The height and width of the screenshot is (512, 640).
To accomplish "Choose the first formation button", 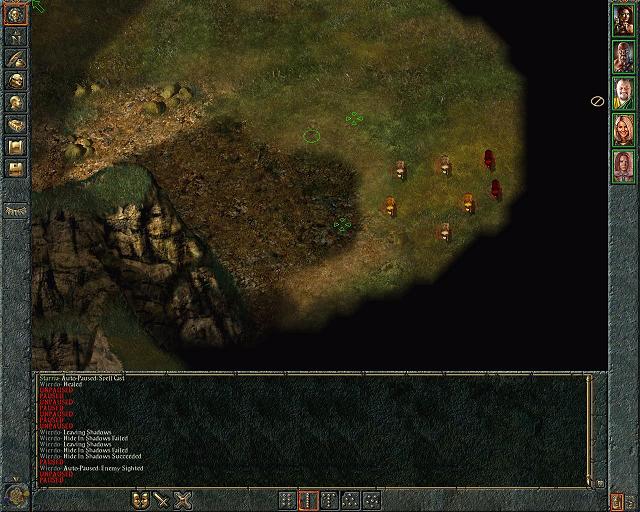I will tap(287, 499).
